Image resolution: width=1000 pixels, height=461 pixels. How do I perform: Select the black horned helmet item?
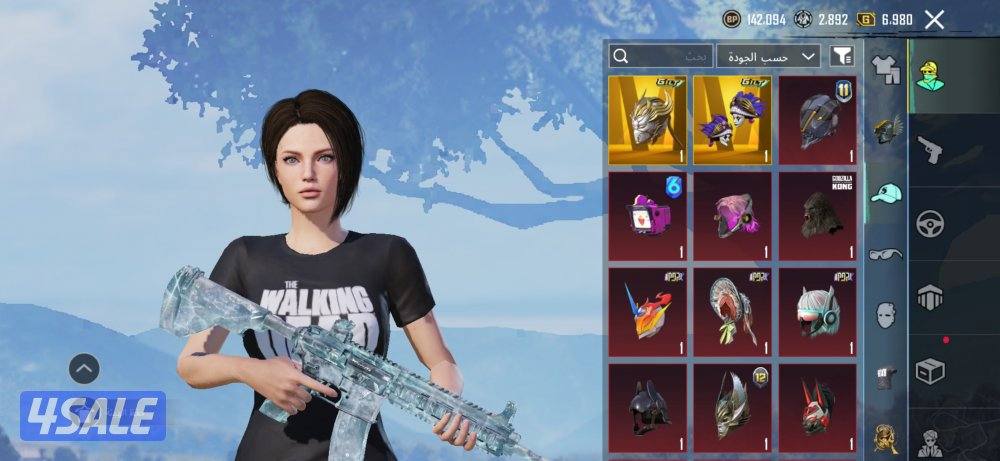647,407
